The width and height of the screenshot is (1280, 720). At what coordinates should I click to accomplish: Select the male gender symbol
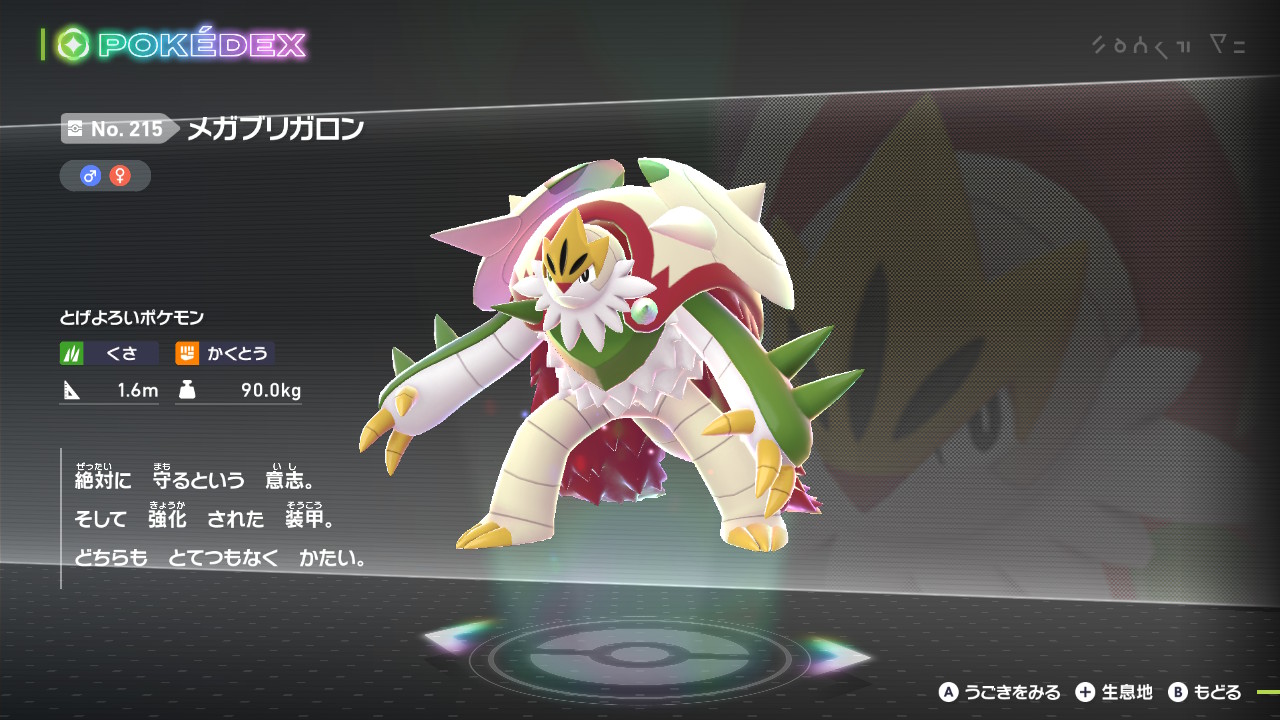pos(91,176)
